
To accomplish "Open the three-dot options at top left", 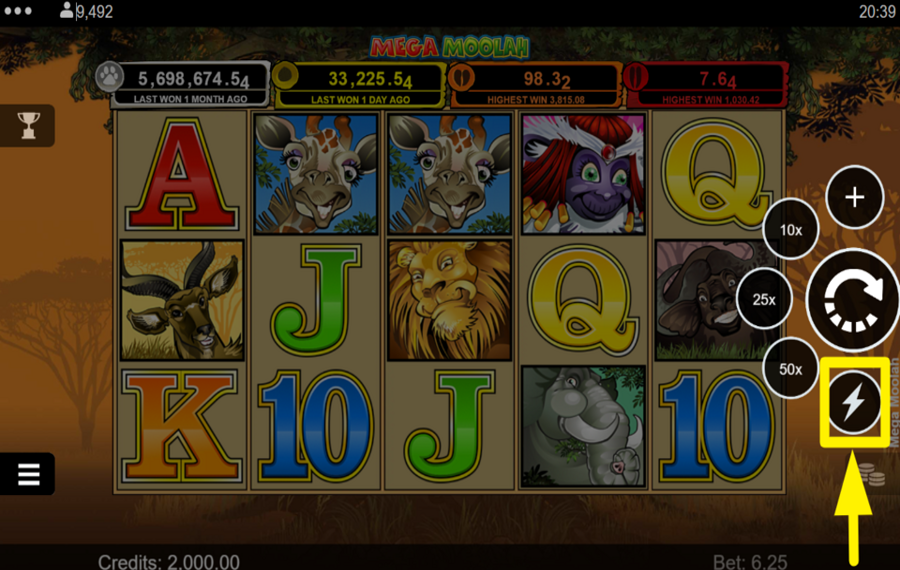I will (x=18, y=12).
